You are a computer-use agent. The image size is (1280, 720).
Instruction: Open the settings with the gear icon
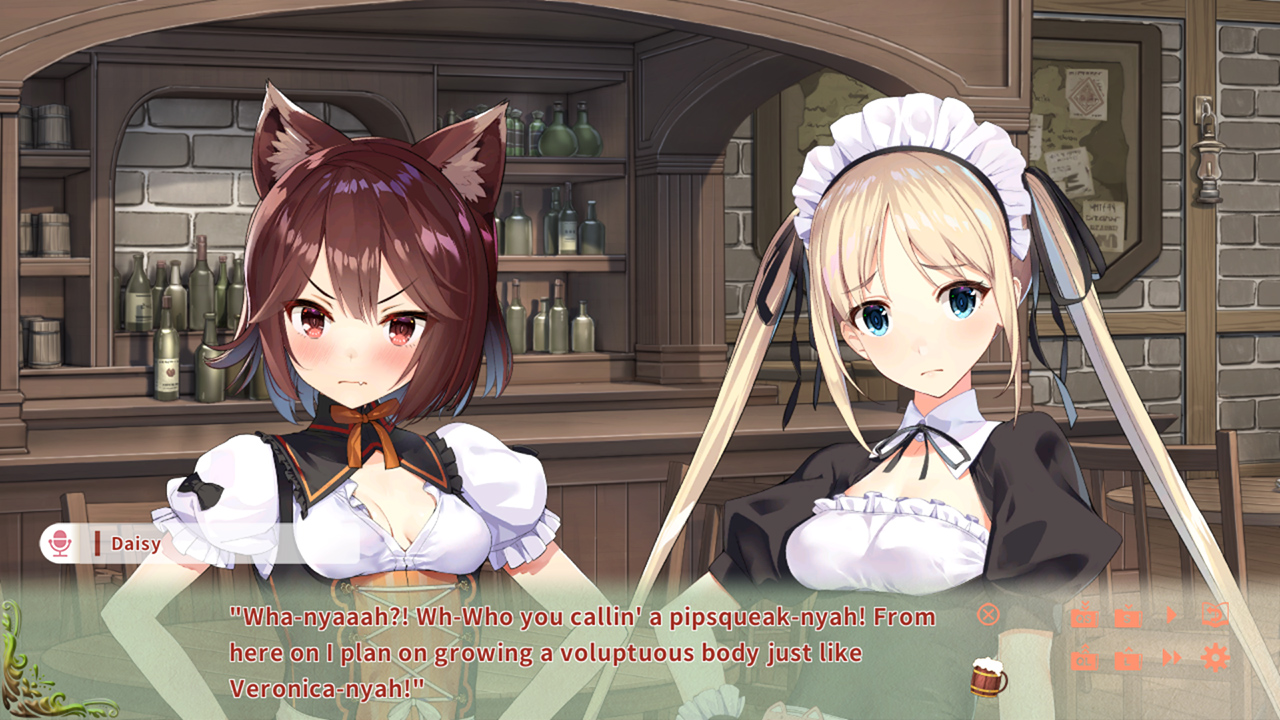click(x=1214, y=657)
